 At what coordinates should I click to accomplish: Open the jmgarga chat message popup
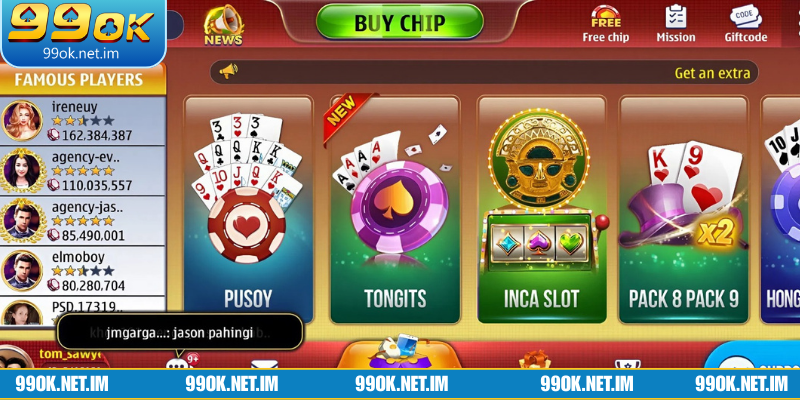(180, 331)
